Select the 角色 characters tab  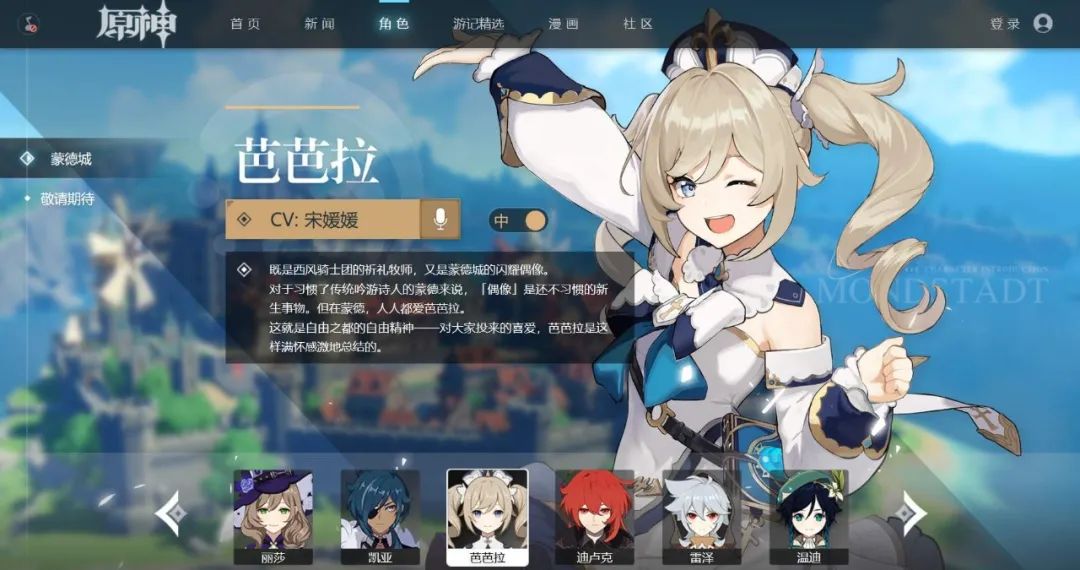pyautogui.click(x=394, y=24)
